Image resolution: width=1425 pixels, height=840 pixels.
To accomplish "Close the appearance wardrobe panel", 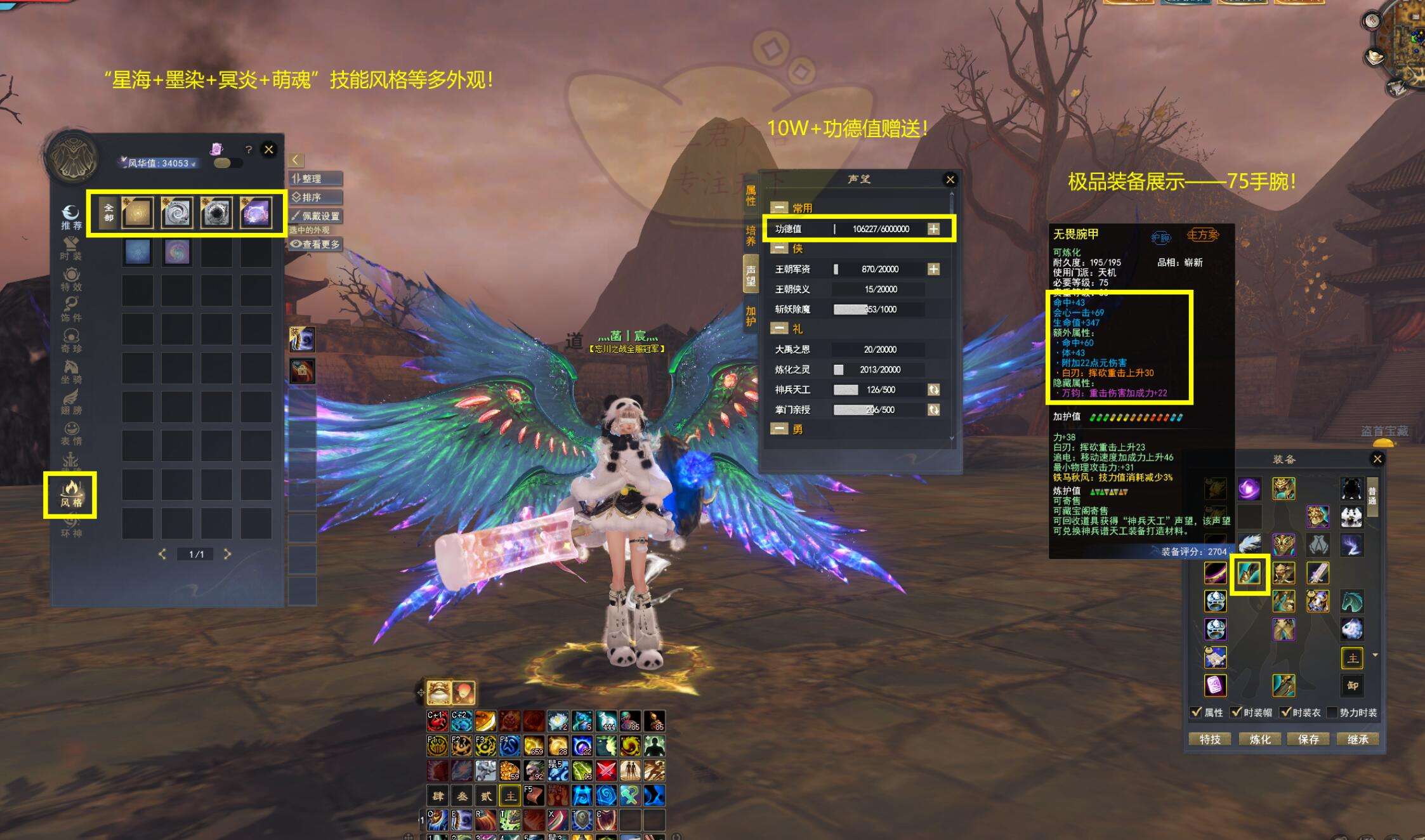I will click(269, 150).
